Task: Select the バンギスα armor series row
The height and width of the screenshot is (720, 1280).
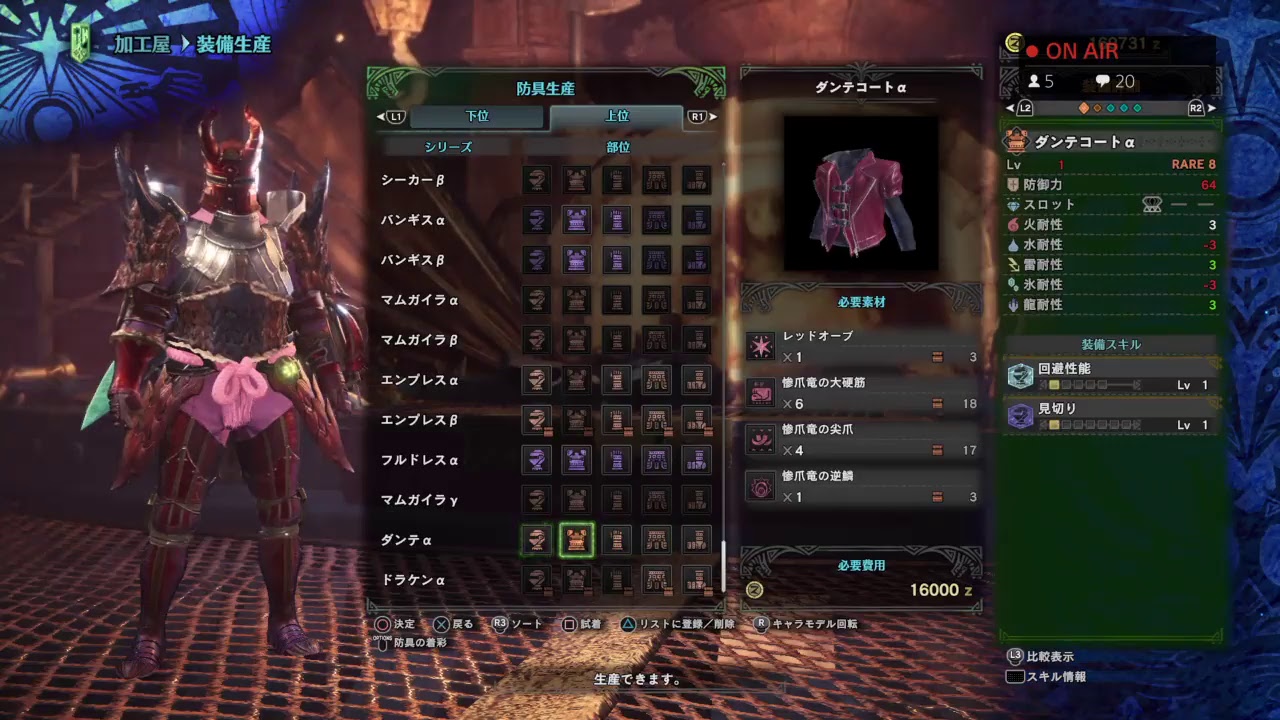Action: tap(413, 220)
